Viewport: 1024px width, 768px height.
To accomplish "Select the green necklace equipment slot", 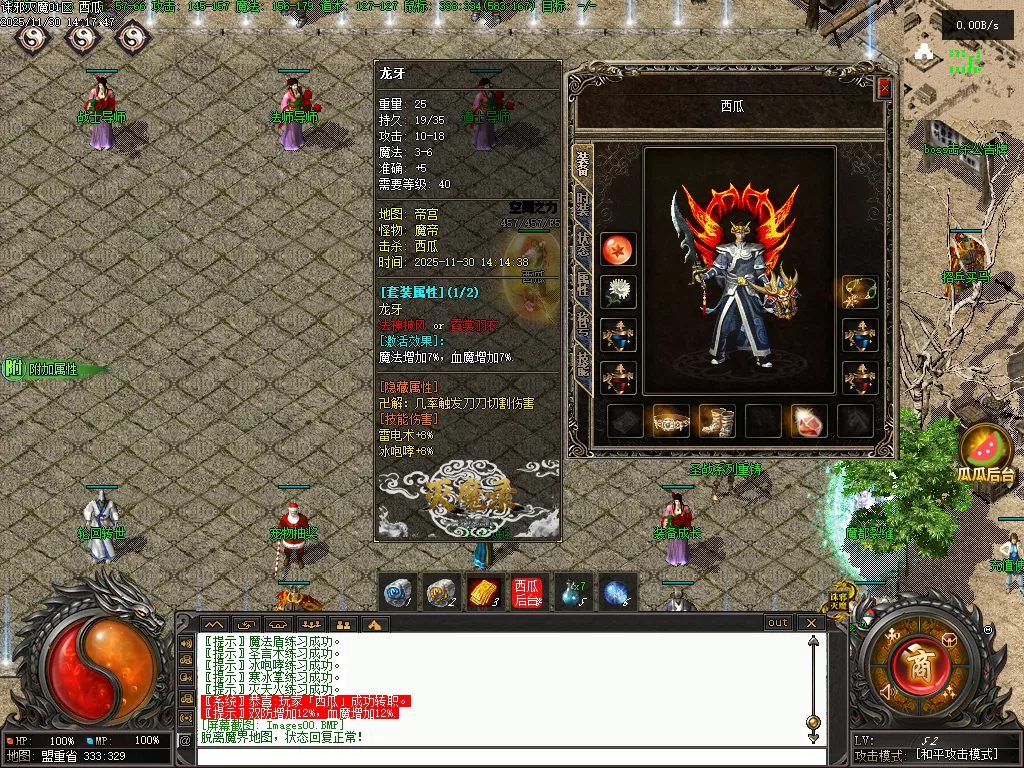I will 860,292.
